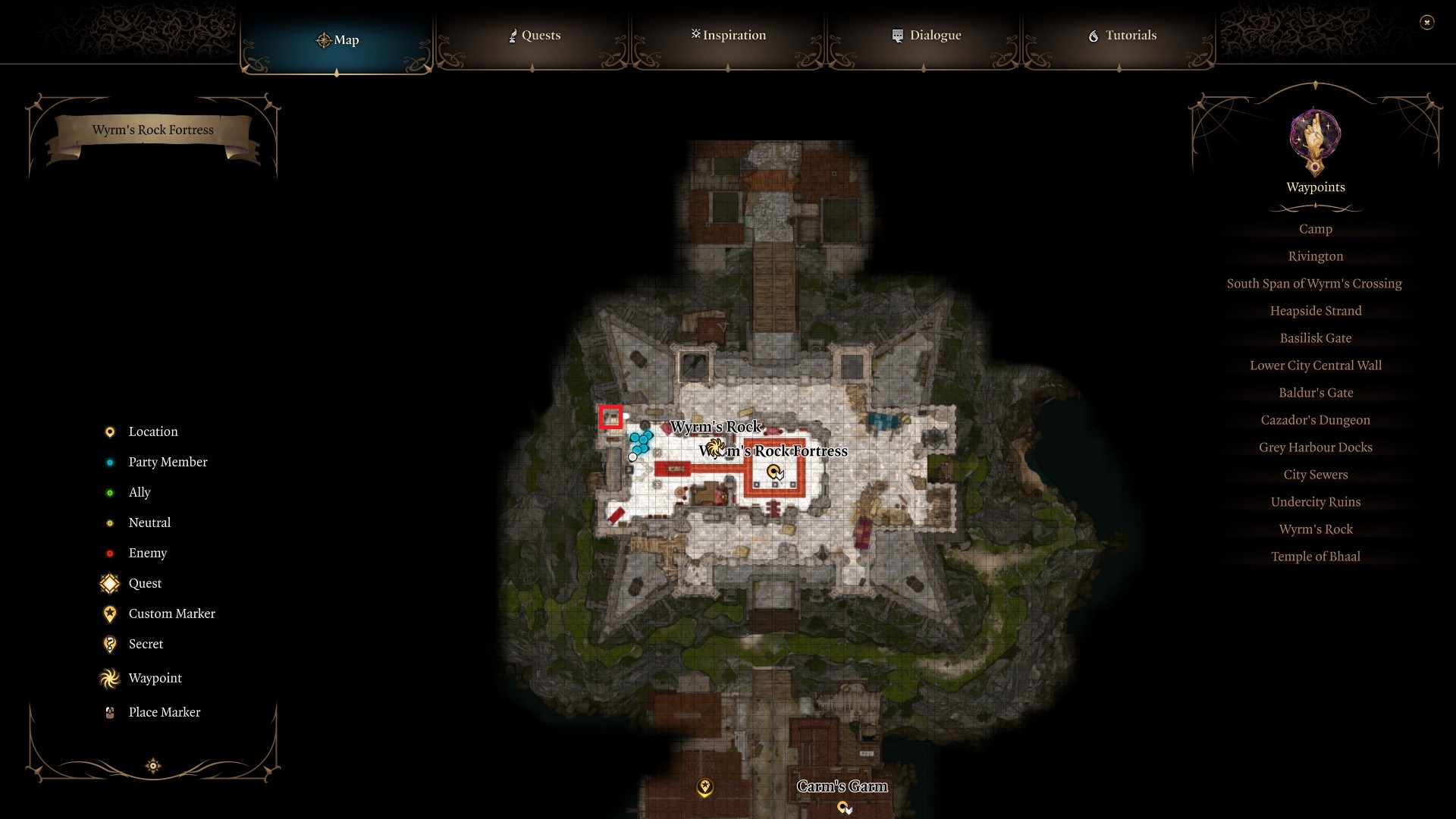The width and height of the screenshot is (1456, 819).
Task: Click the Secret legend icon
Action: pos(109,644)
